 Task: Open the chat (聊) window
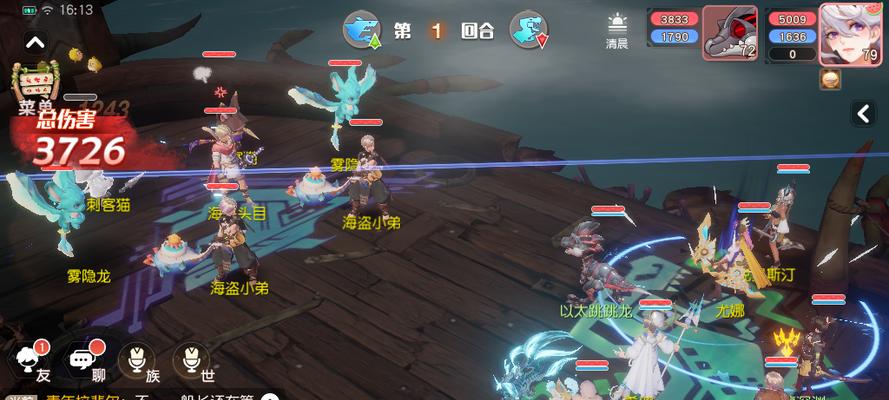click(x=83, y=361)
